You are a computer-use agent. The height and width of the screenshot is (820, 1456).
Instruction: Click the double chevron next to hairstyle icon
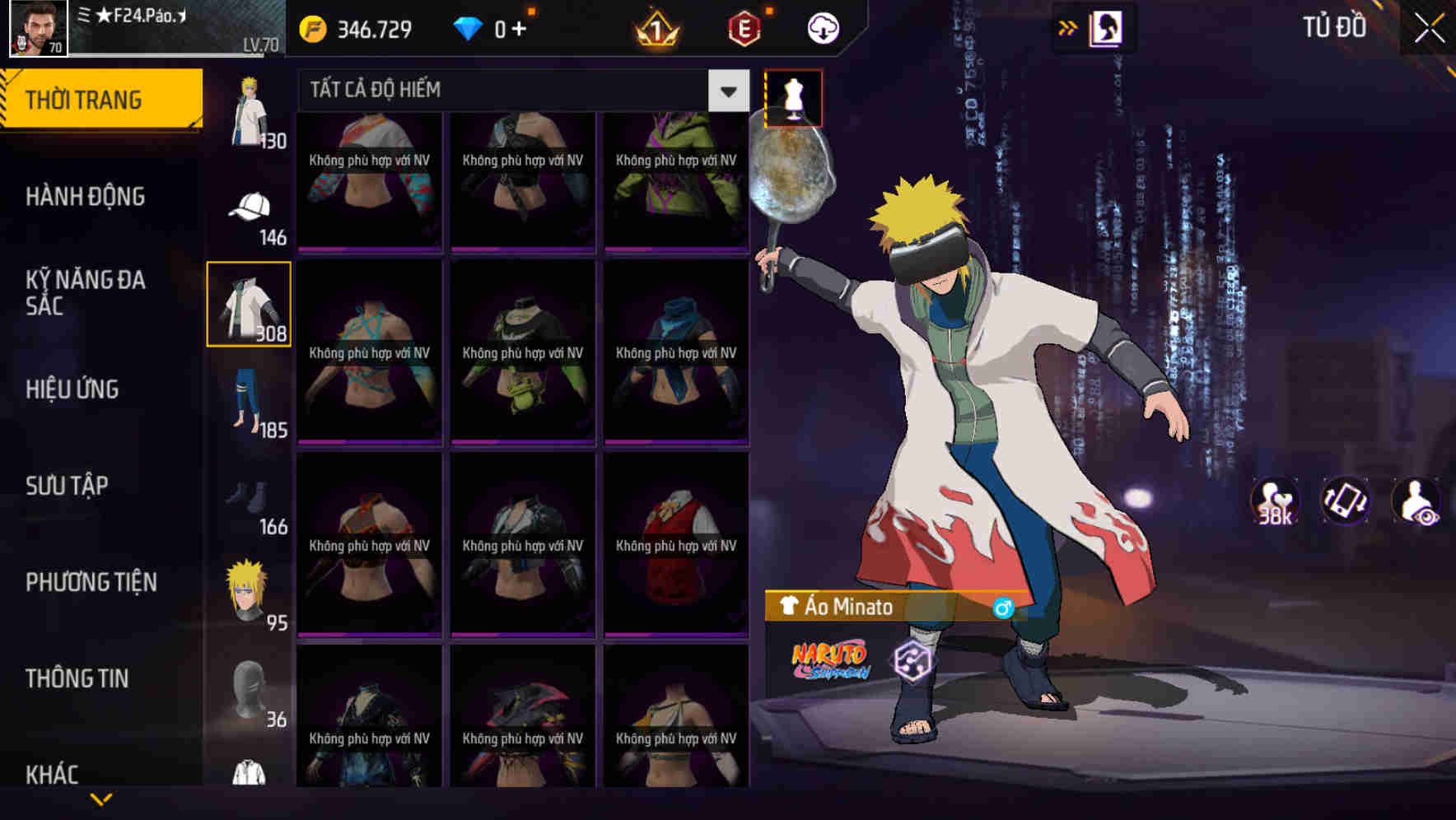(x=1068, y=27)
